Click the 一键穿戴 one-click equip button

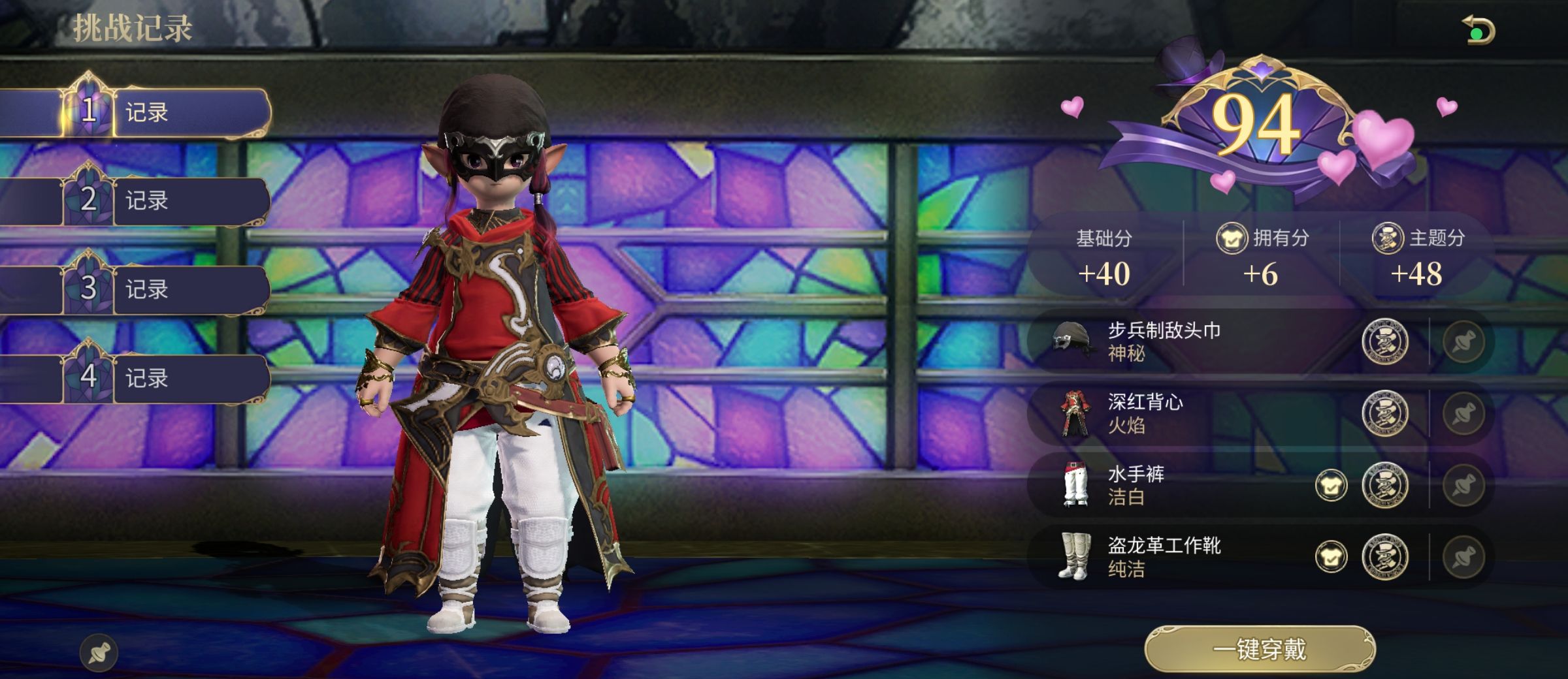point(1260,650)
